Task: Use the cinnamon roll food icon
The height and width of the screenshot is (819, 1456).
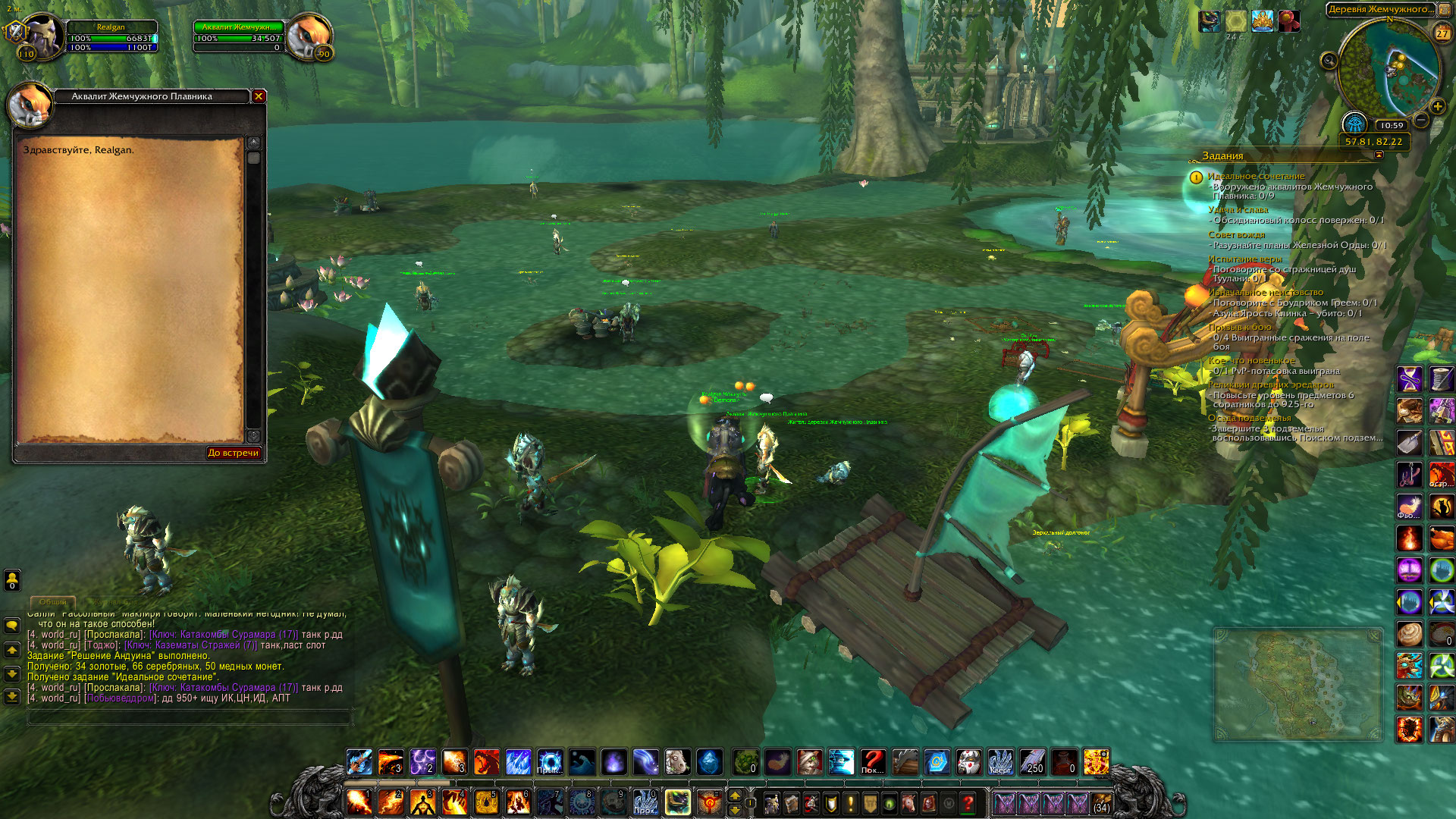Action: click(1410, 633)
